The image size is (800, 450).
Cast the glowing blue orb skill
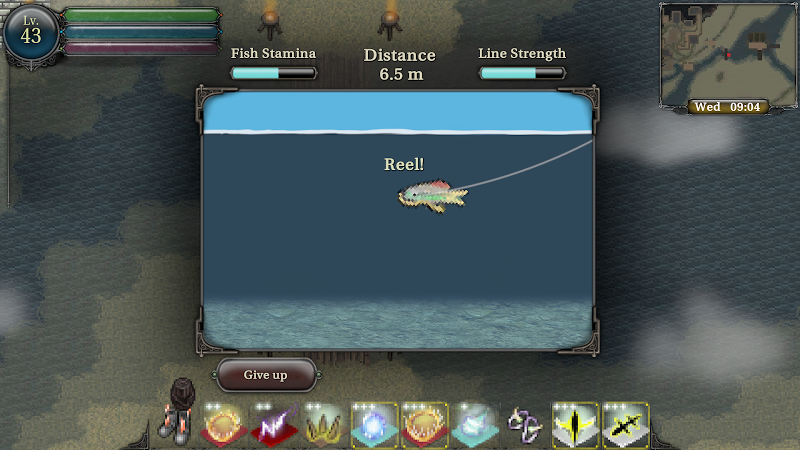(375, 427)
